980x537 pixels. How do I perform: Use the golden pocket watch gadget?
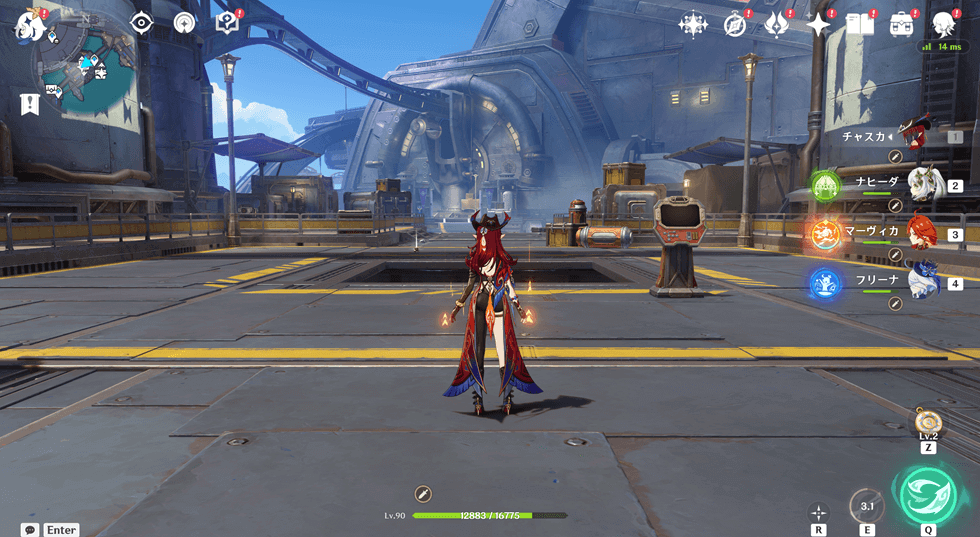927,421
